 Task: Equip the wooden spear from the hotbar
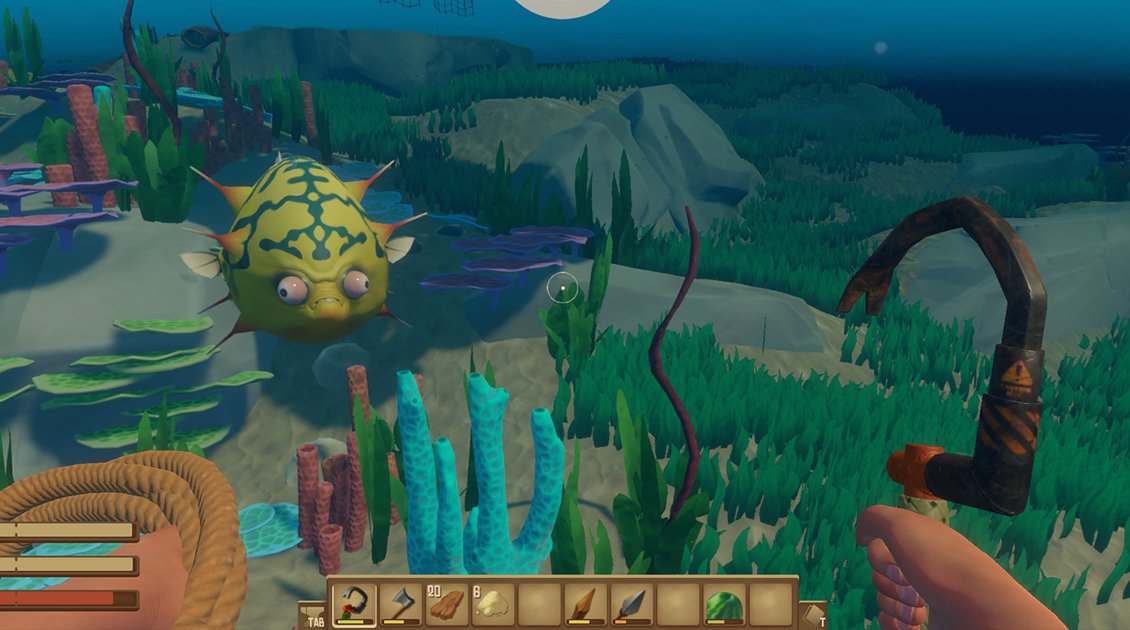(586, 603)
